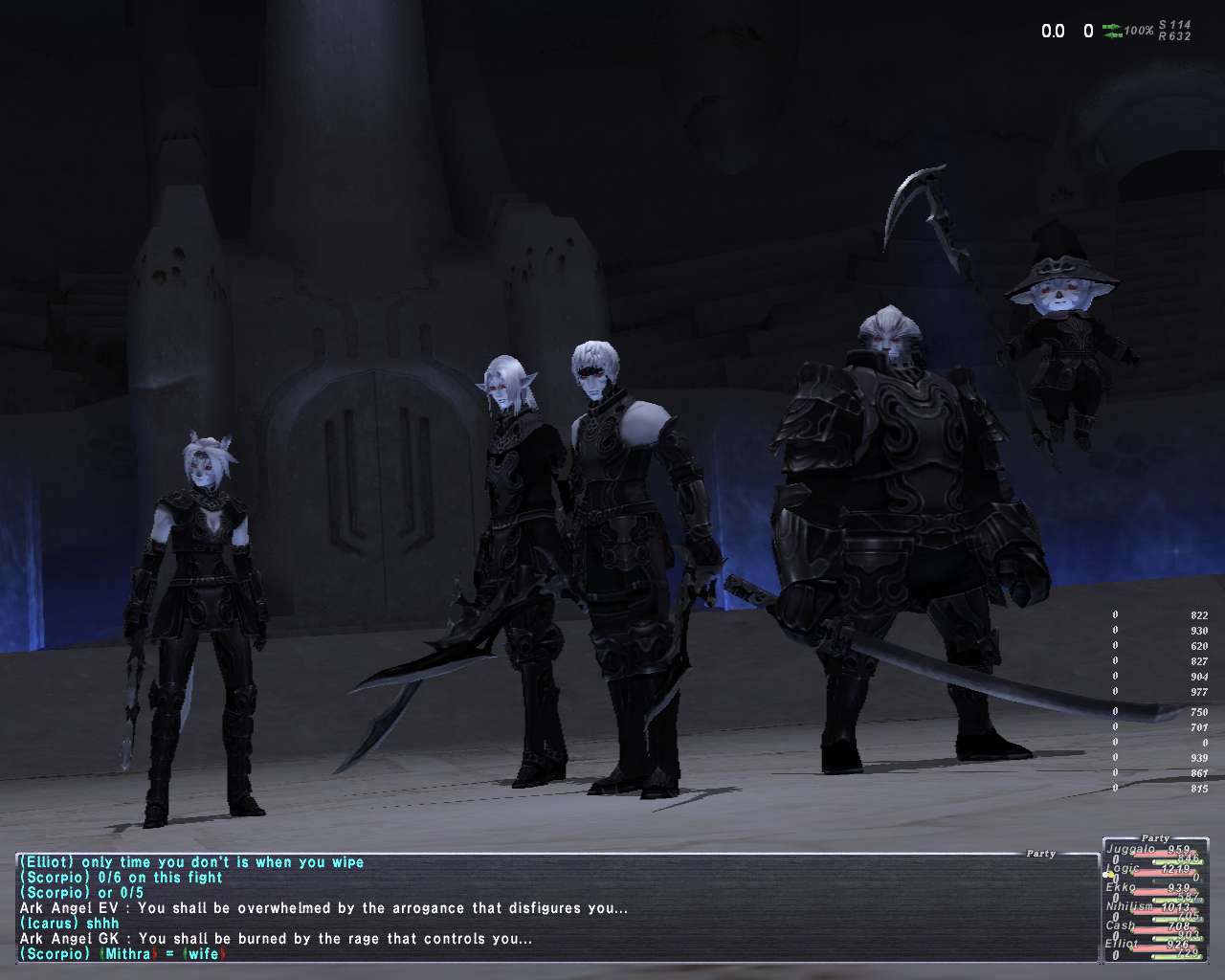This screenshot has height=980, width=1225.
Task: Click the chat log window
Action: (555, 907)
